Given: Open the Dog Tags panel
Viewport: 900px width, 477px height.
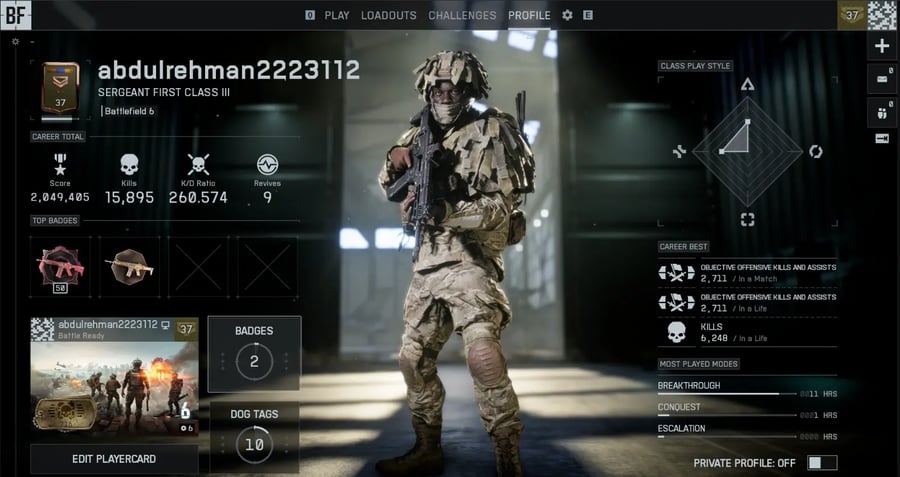Looking at the screenshot, I should tap(254, 436).
